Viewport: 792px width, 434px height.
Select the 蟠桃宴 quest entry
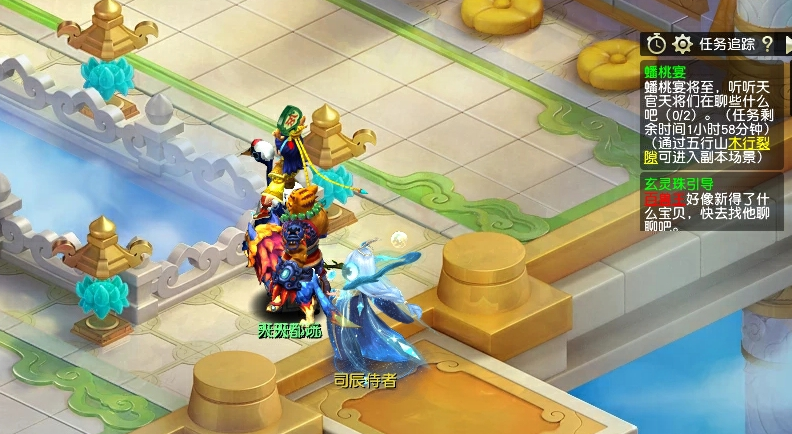[664, 71]
